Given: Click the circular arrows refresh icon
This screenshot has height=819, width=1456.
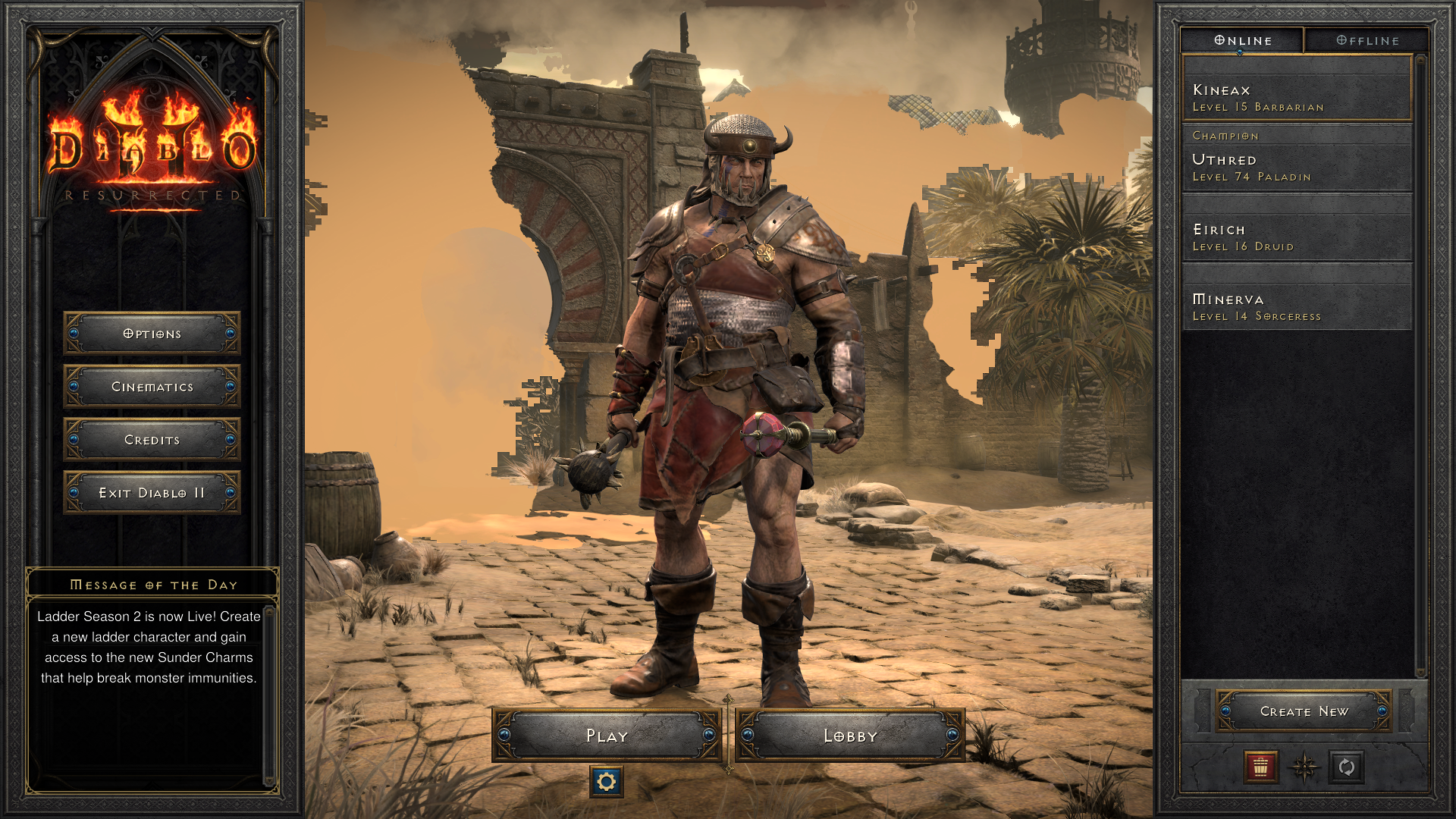Looking at the screenshot, I should (1347, 767).
